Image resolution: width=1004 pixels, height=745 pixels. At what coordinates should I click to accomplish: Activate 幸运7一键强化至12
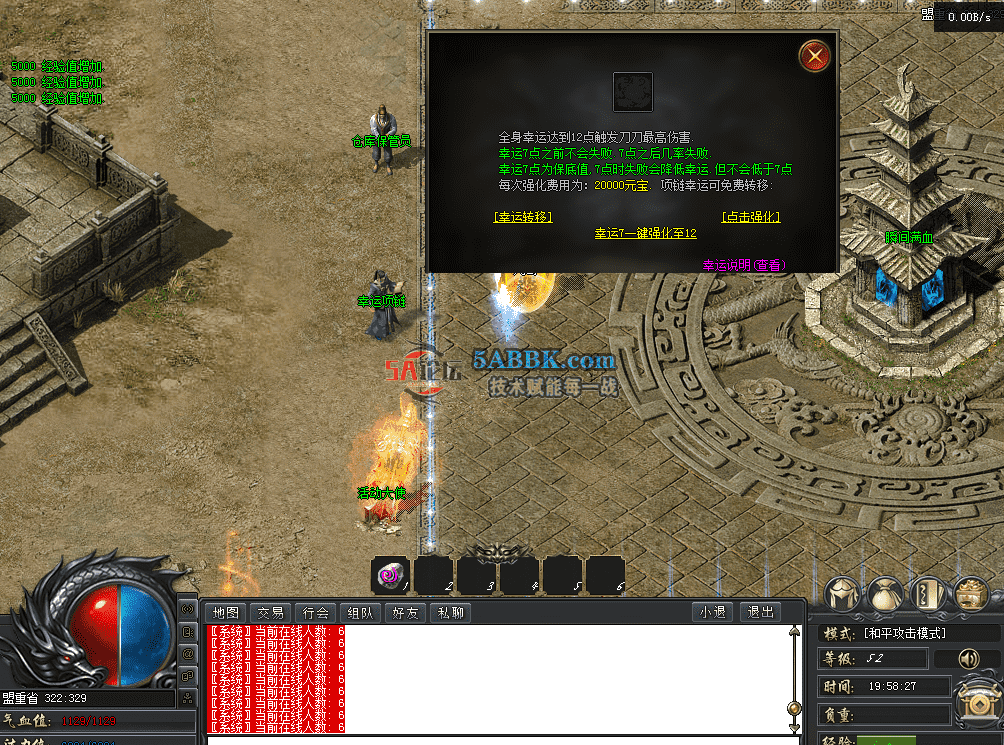coord(645,233)
